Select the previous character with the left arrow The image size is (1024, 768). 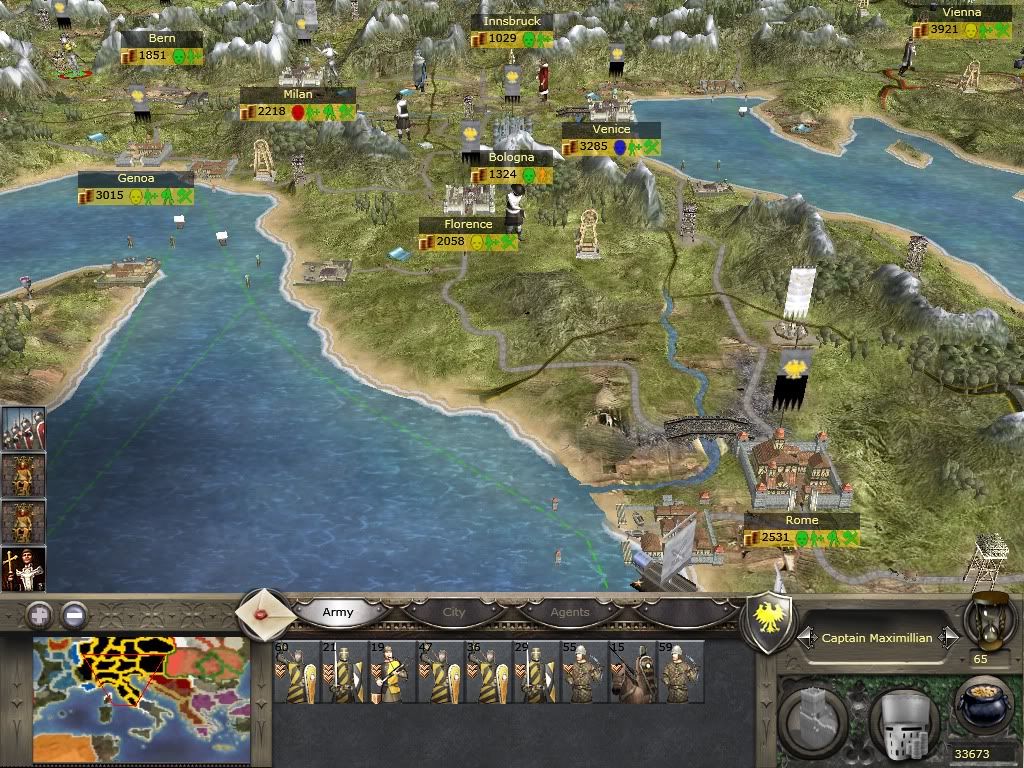click(804, 637)
